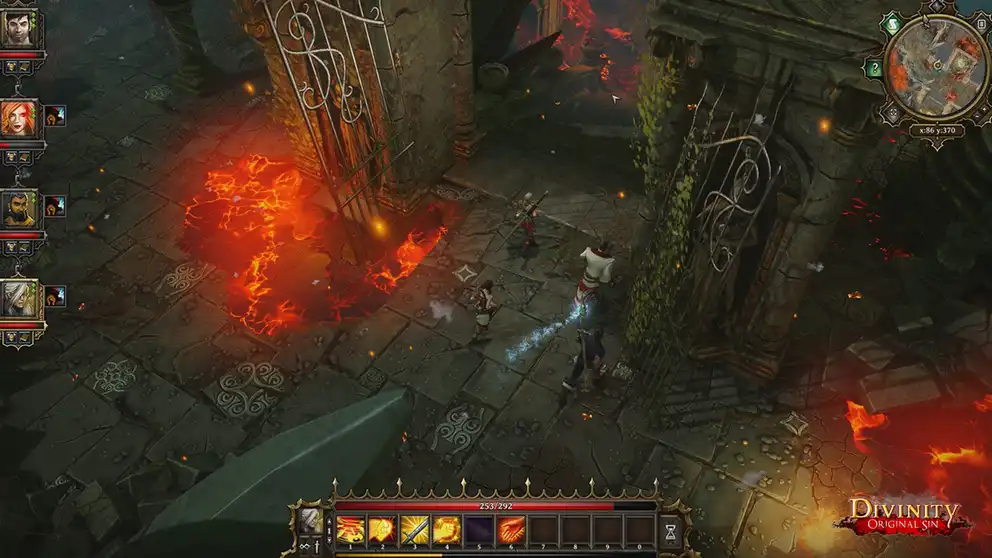Click the status effect icon beside the red-haired woman
This screenshot has height=558, width=992.
click(x=54, y=116)
